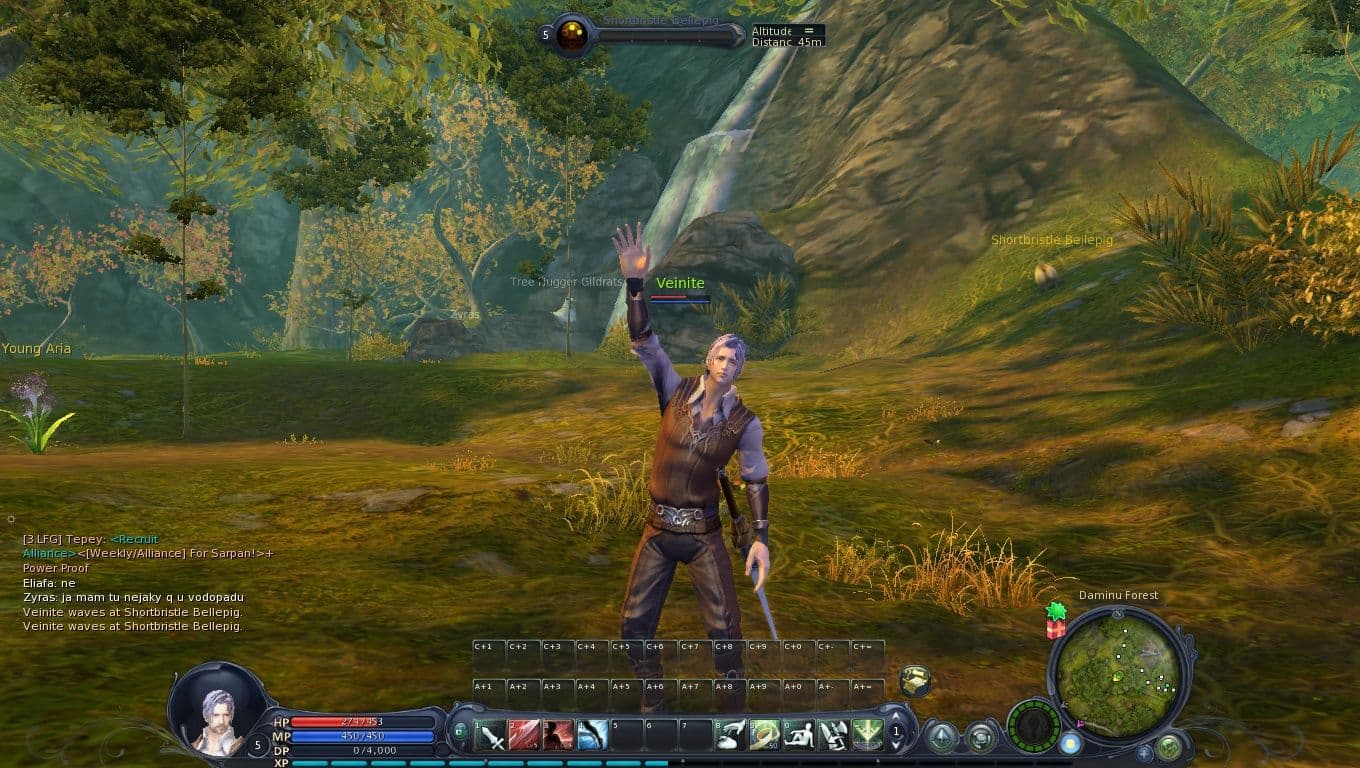Switch to the next quickbar page
The width and height of the screenshot is (1360, 768).
[x=897, y=717]
